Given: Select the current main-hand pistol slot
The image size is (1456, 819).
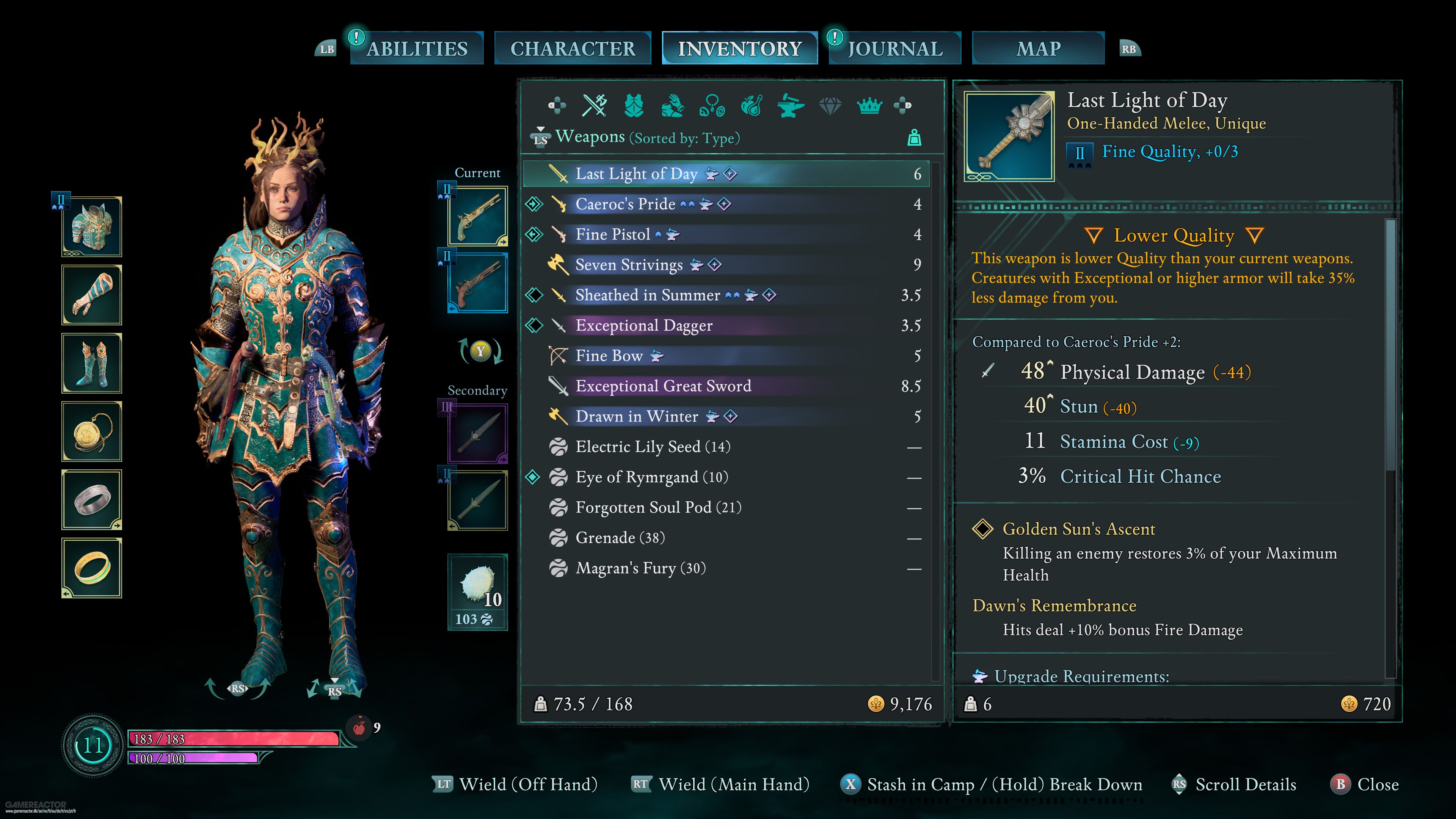Looking at the screenshot, I should 478,217.
